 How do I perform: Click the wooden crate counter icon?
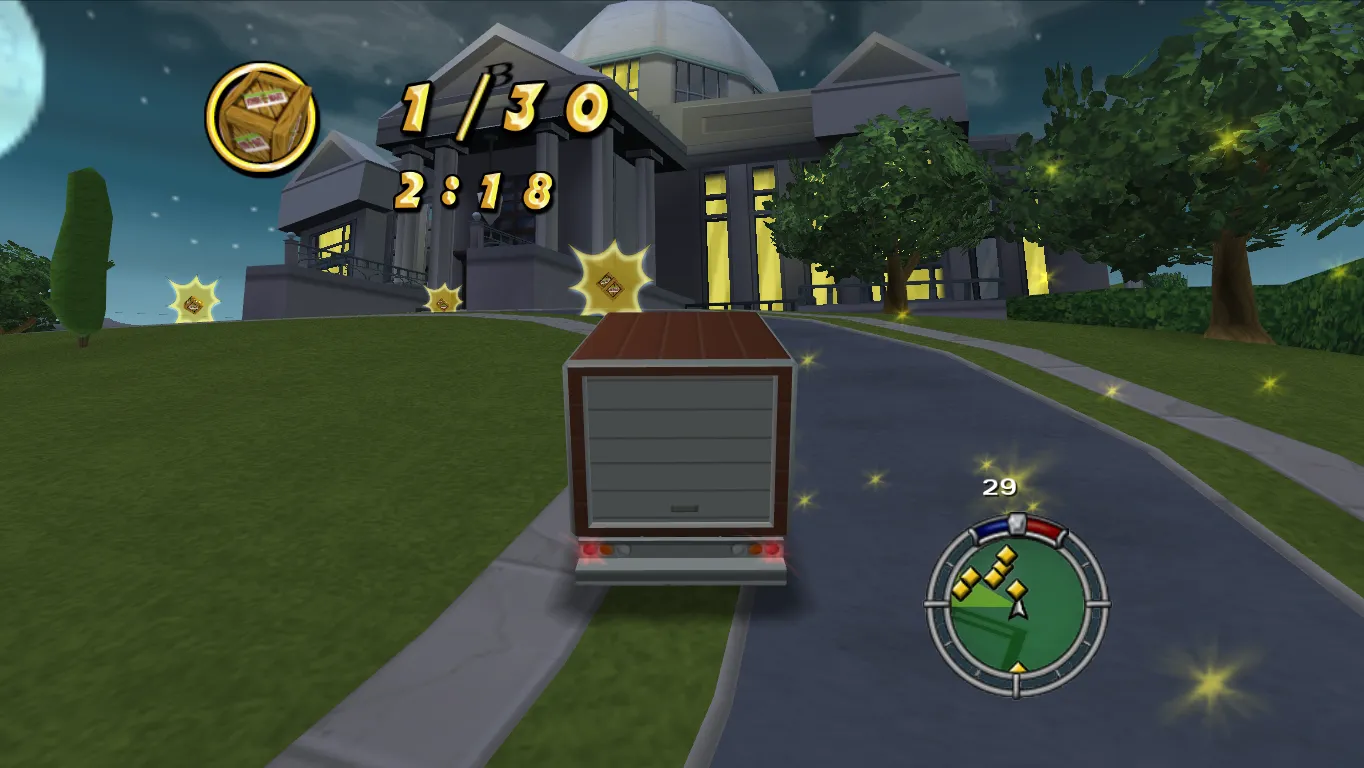(x=260, y=118)
